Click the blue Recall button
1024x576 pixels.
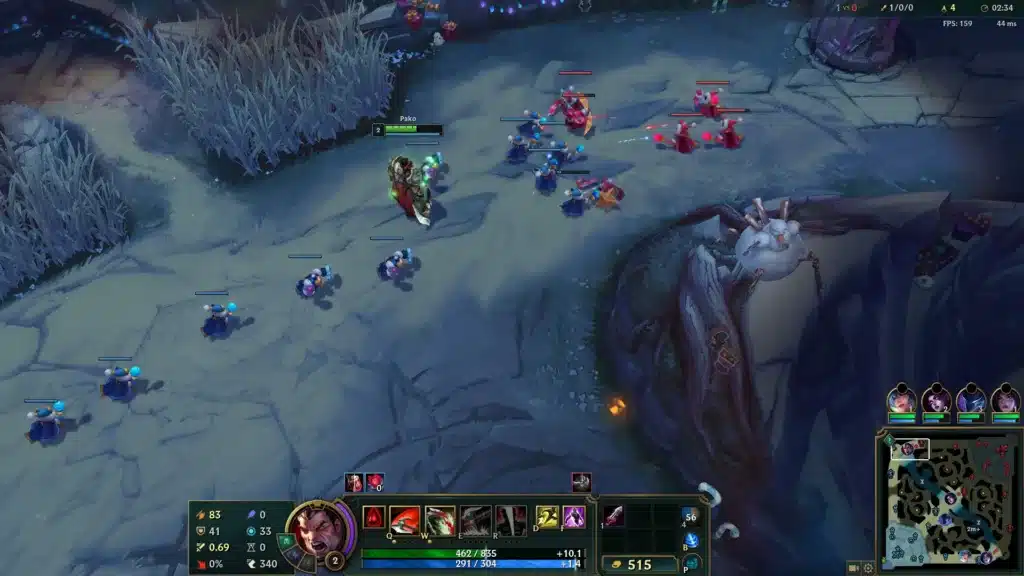tap(690, 541)
